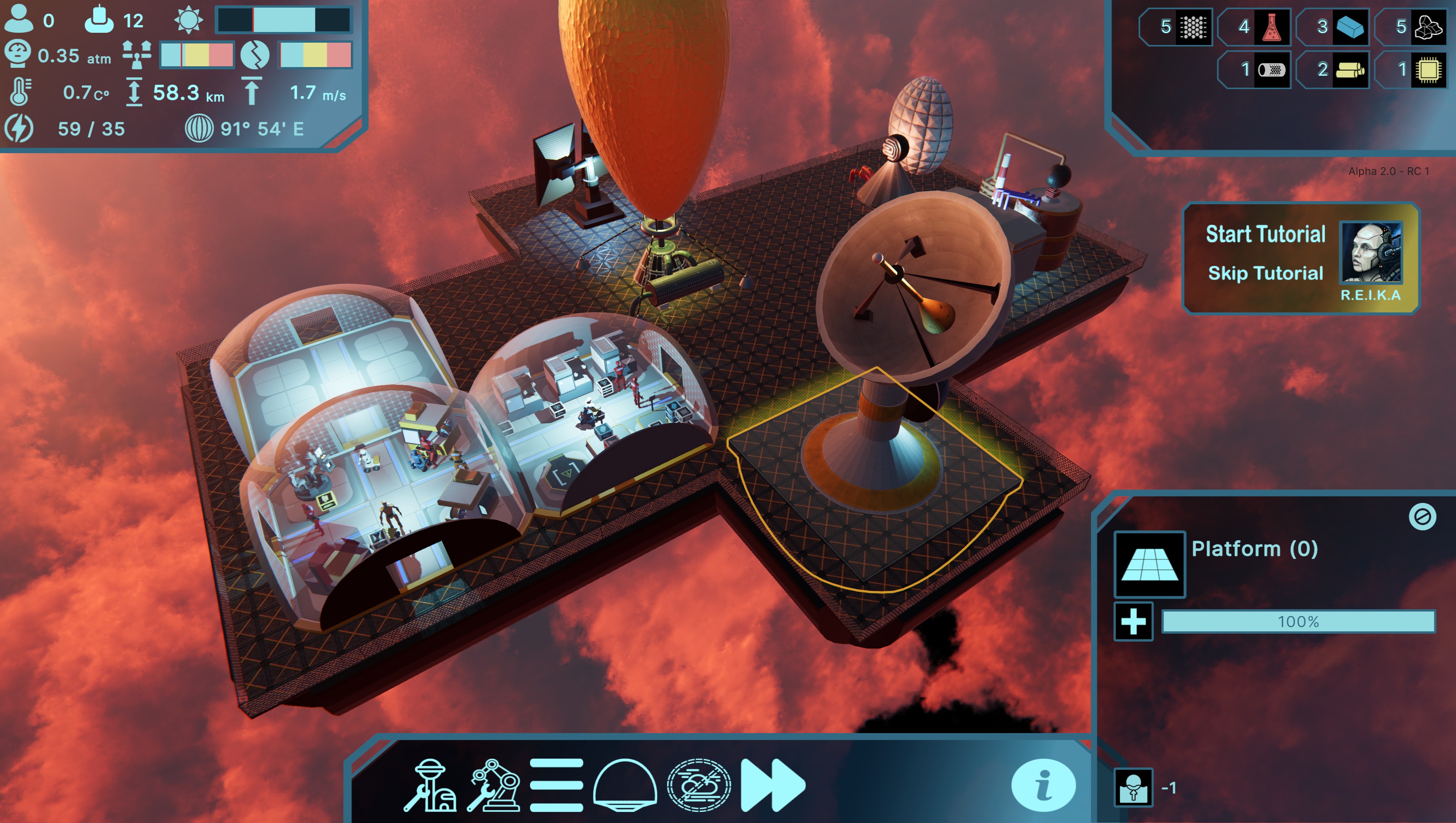Click the R.E.I.K.A portrait

(x=1370, y=252)
